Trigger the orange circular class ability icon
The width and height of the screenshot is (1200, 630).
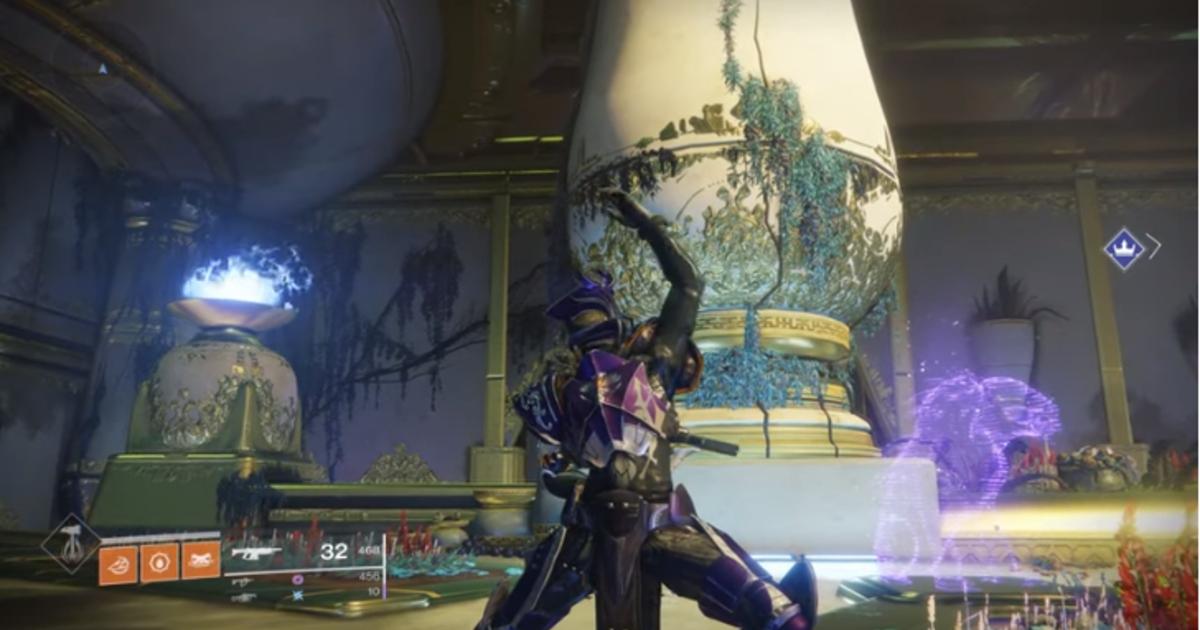coord(159,562)
